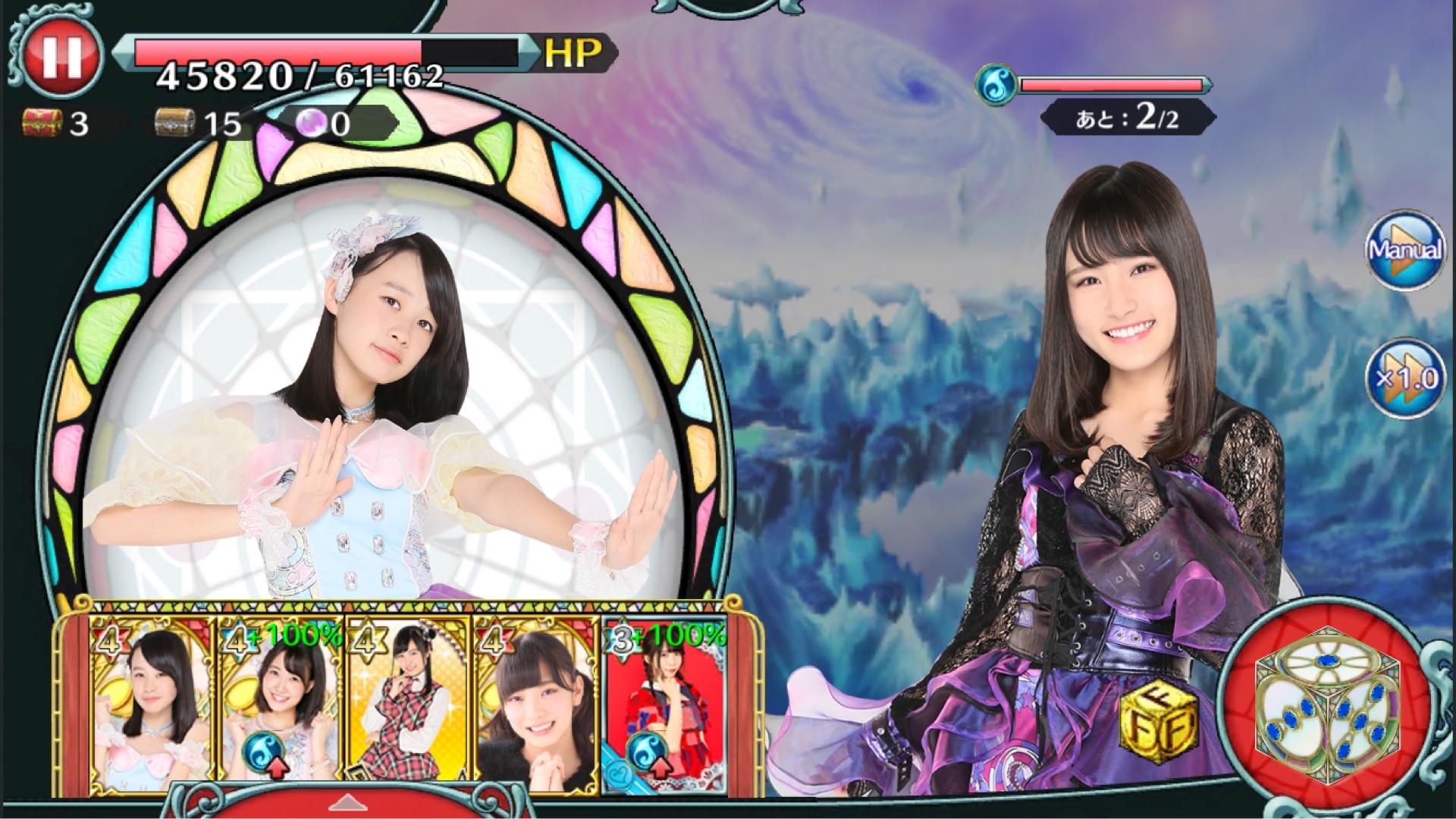Image resolution: width=1456 pixels, height=819 pixels.
Task: Pick the first gold card in the hand
Action: pos(152,707)
